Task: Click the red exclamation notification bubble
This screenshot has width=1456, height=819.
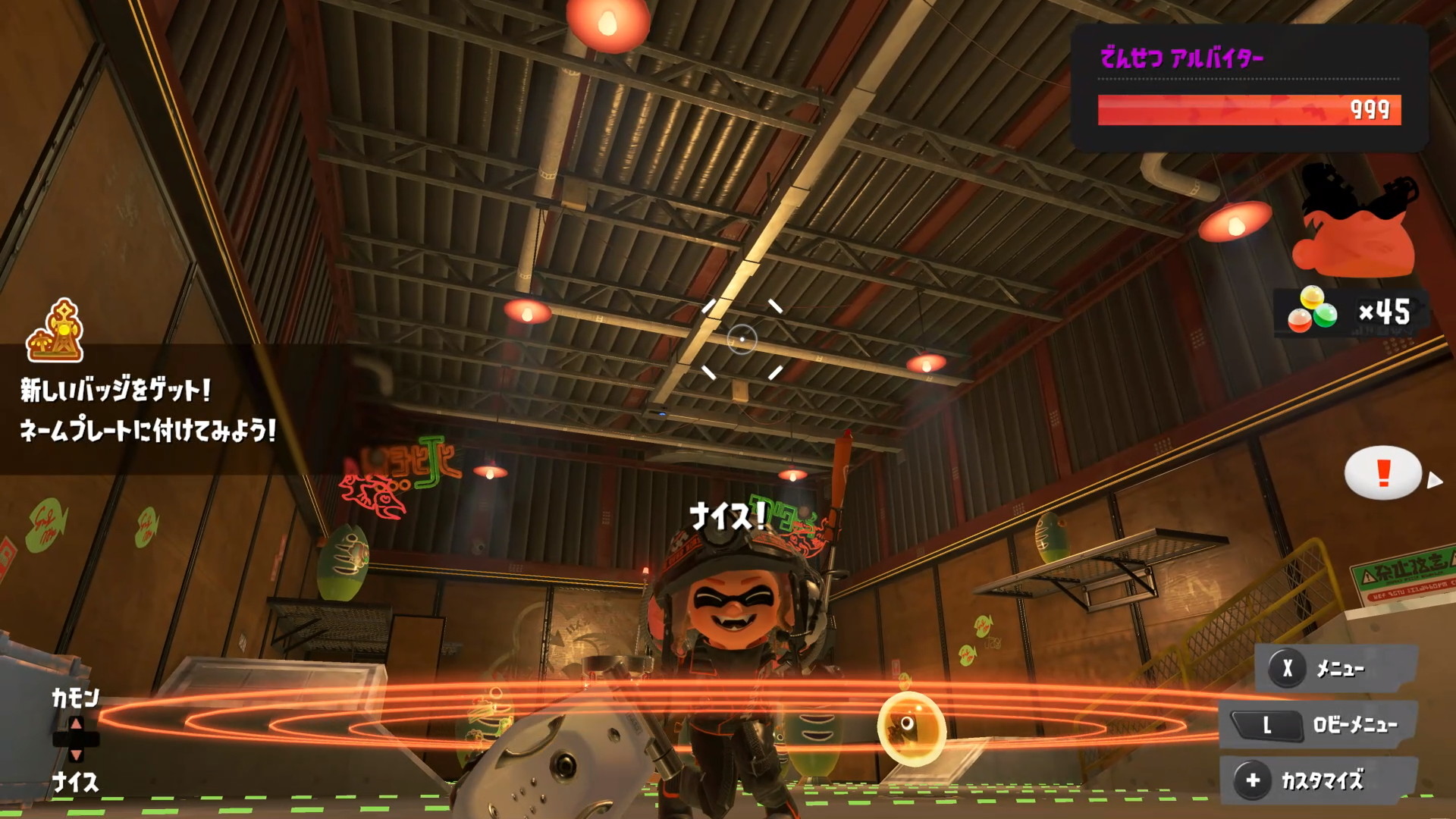Action: tap(1382, 473)
